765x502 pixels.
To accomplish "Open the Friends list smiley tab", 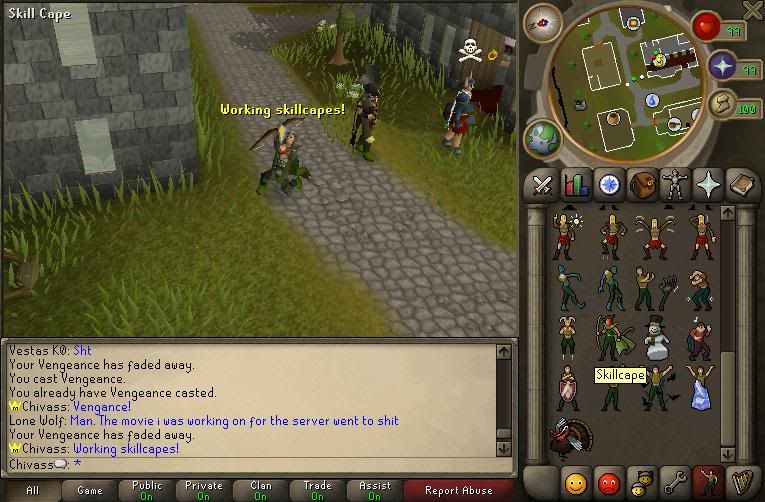I will click(x=574, y=481).
